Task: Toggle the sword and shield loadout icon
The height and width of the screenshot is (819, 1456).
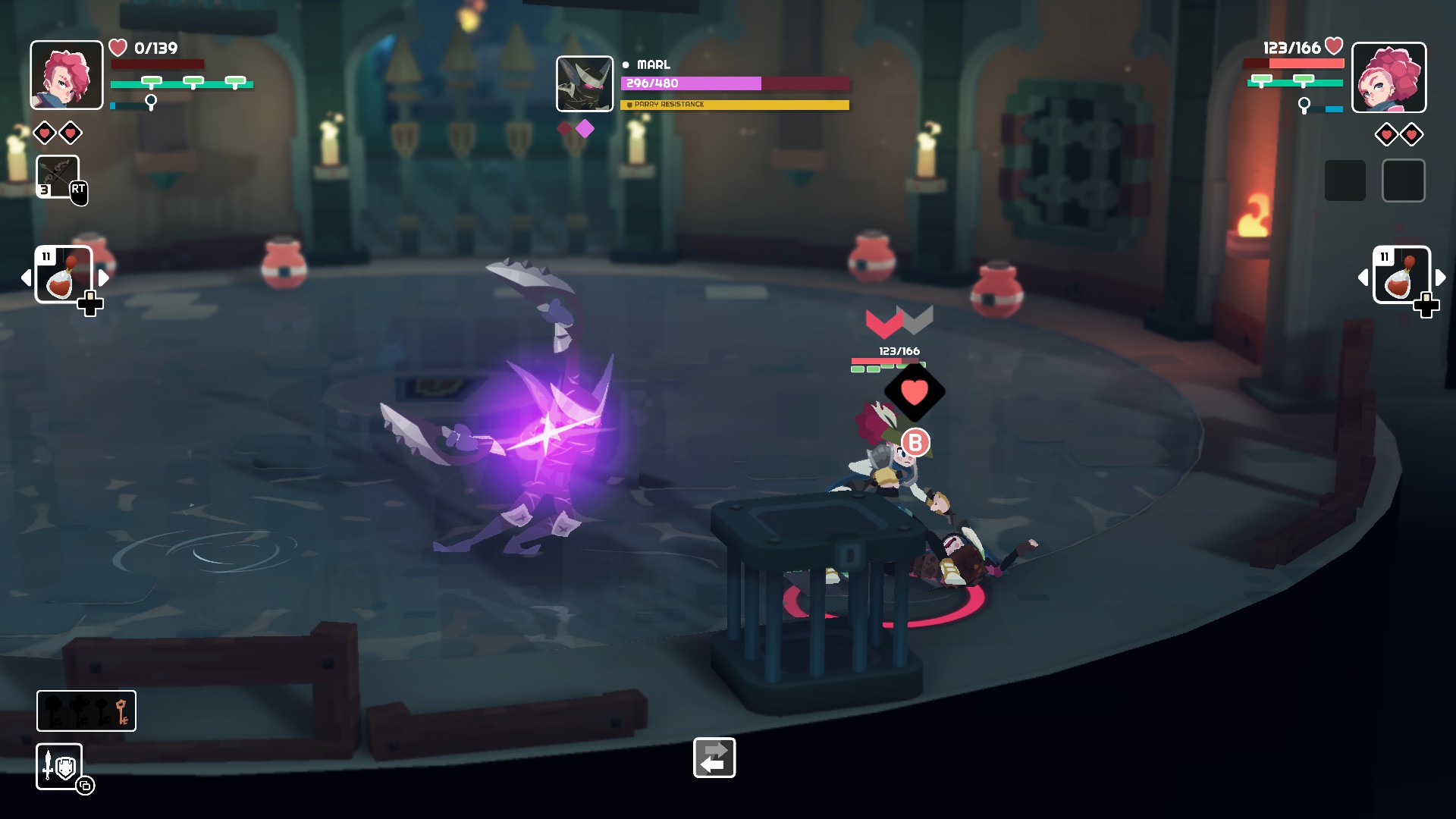Action: pyautogui.click(x=59, y=766)
